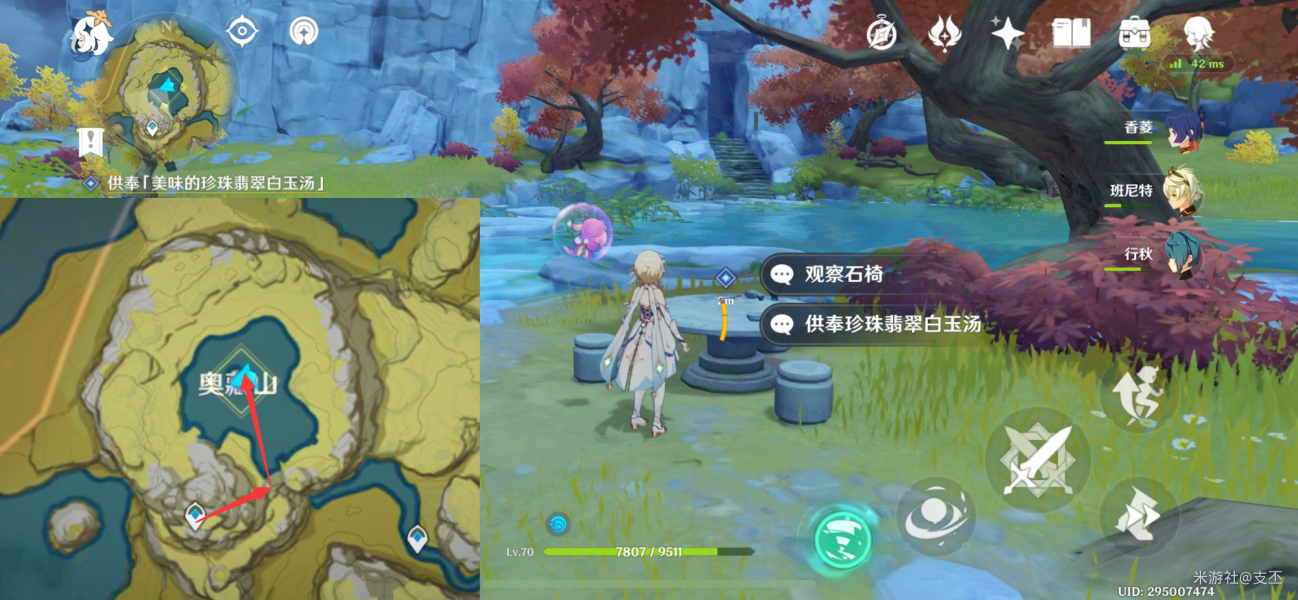Open the compass icon in the top bar
The height and width of the screenshot is (600, 1298).
click(881, 34)
